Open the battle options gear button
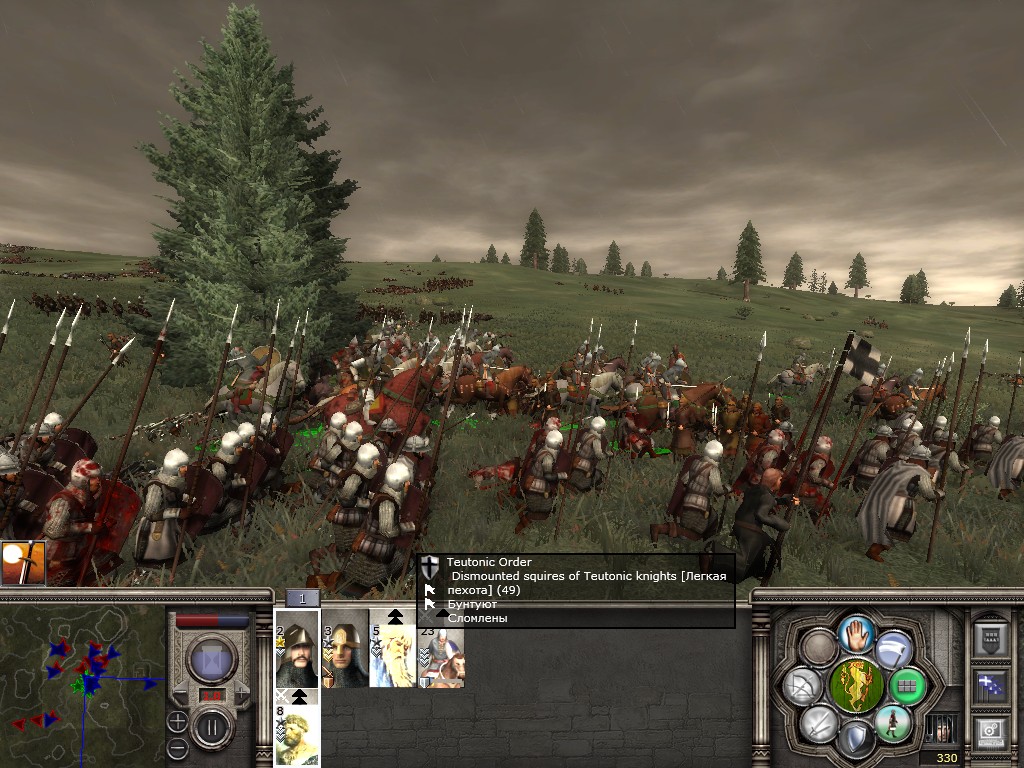Viewport: 1024px width, 768px height. click(x=989, y=731)
